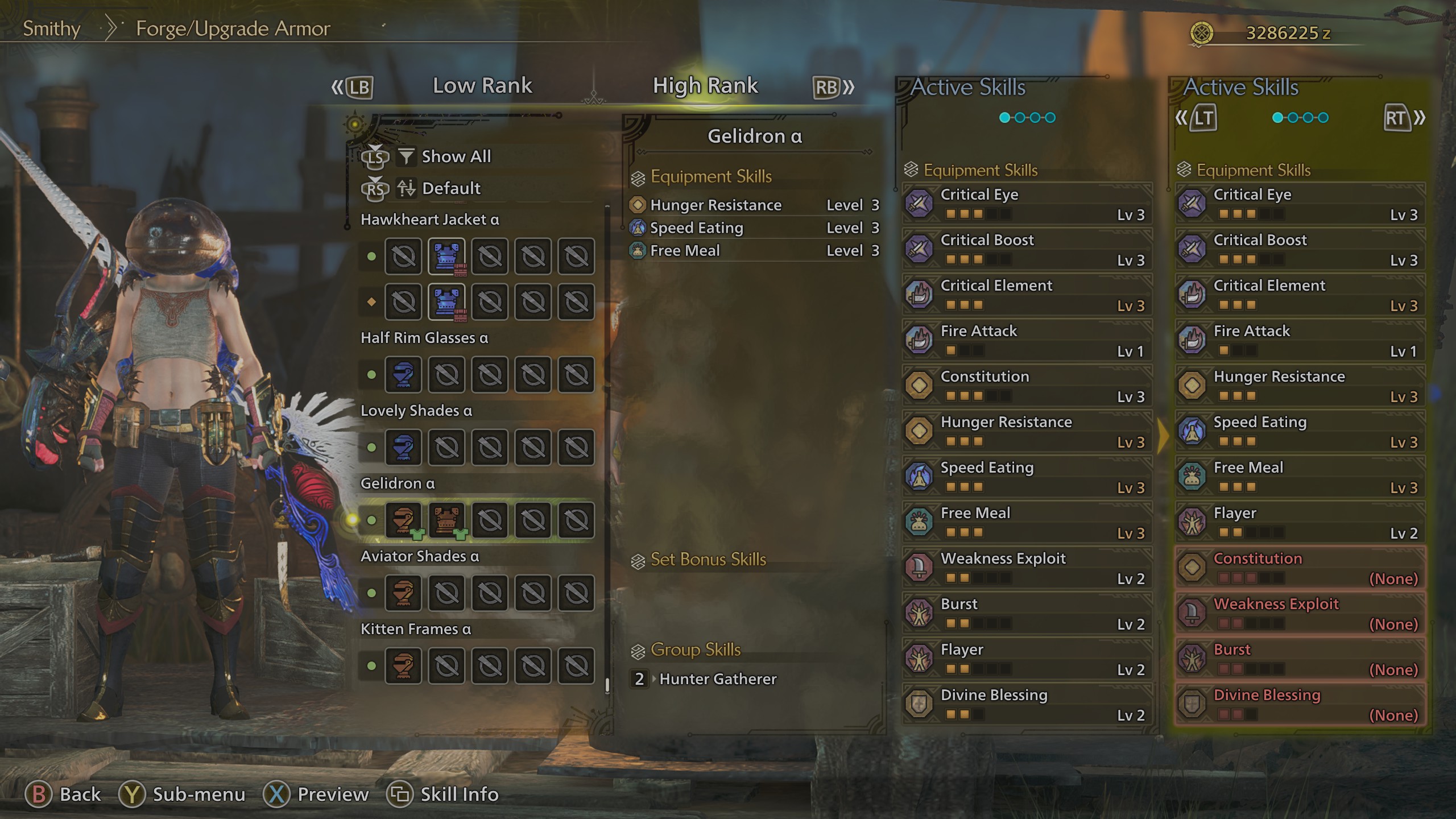Switch to the High Rank tab
The width and height of the screenshot is (1456, 819).
tap(705, 85)
